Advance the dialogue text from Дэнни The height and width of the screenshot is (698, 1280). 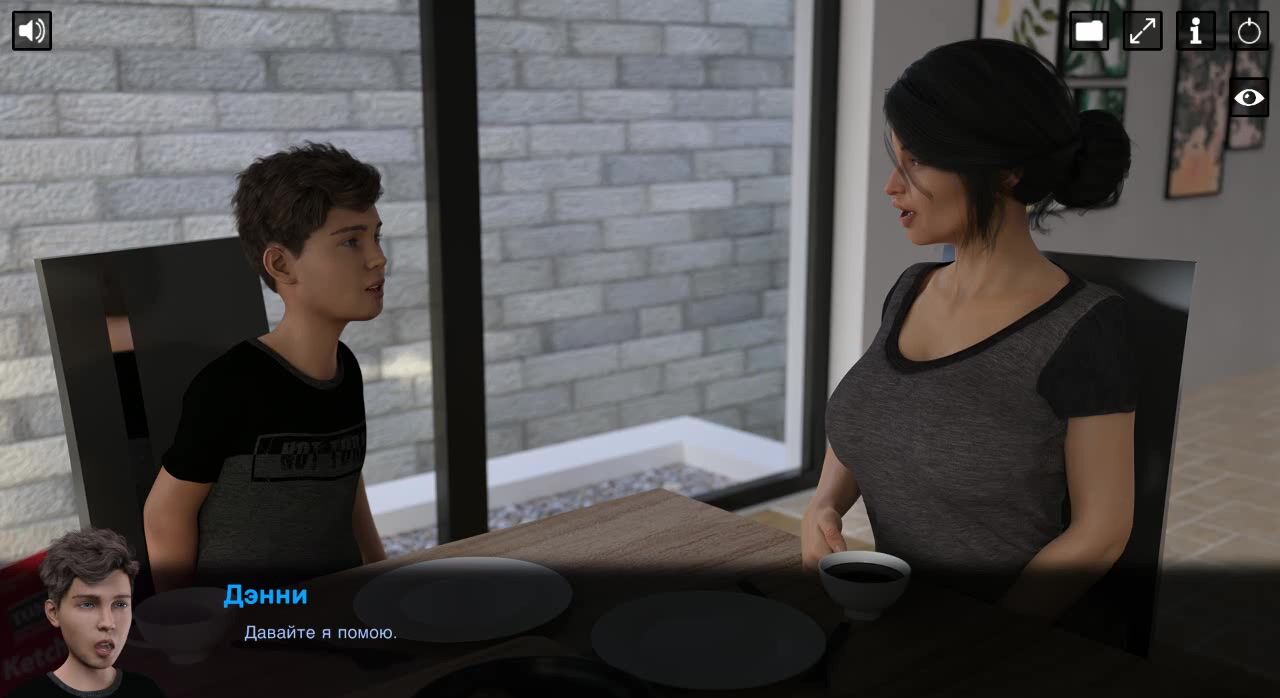320,632
